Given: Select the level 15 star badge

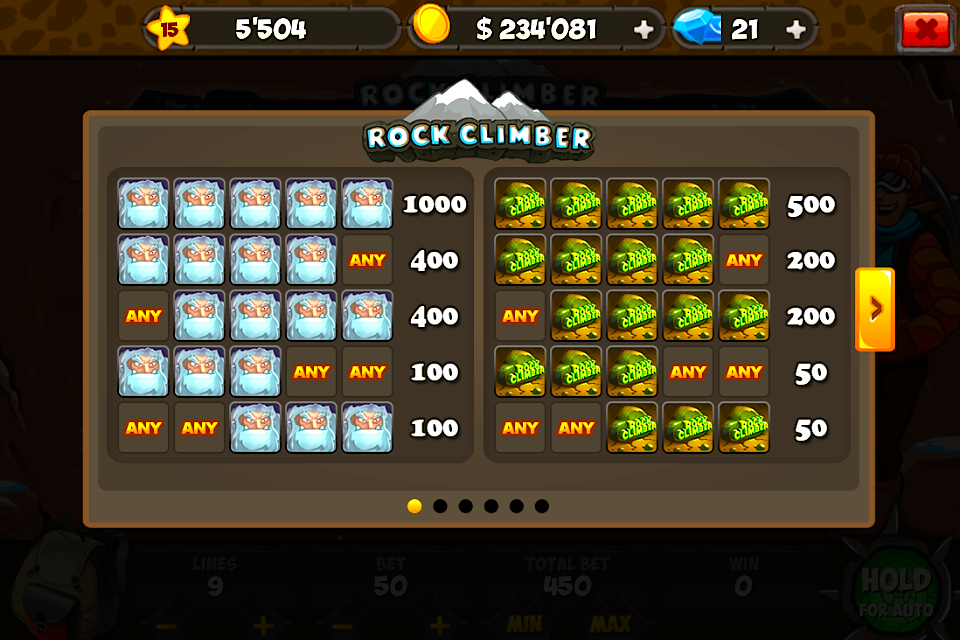Looking at the screenshot, I should click(x=168, y=29).
